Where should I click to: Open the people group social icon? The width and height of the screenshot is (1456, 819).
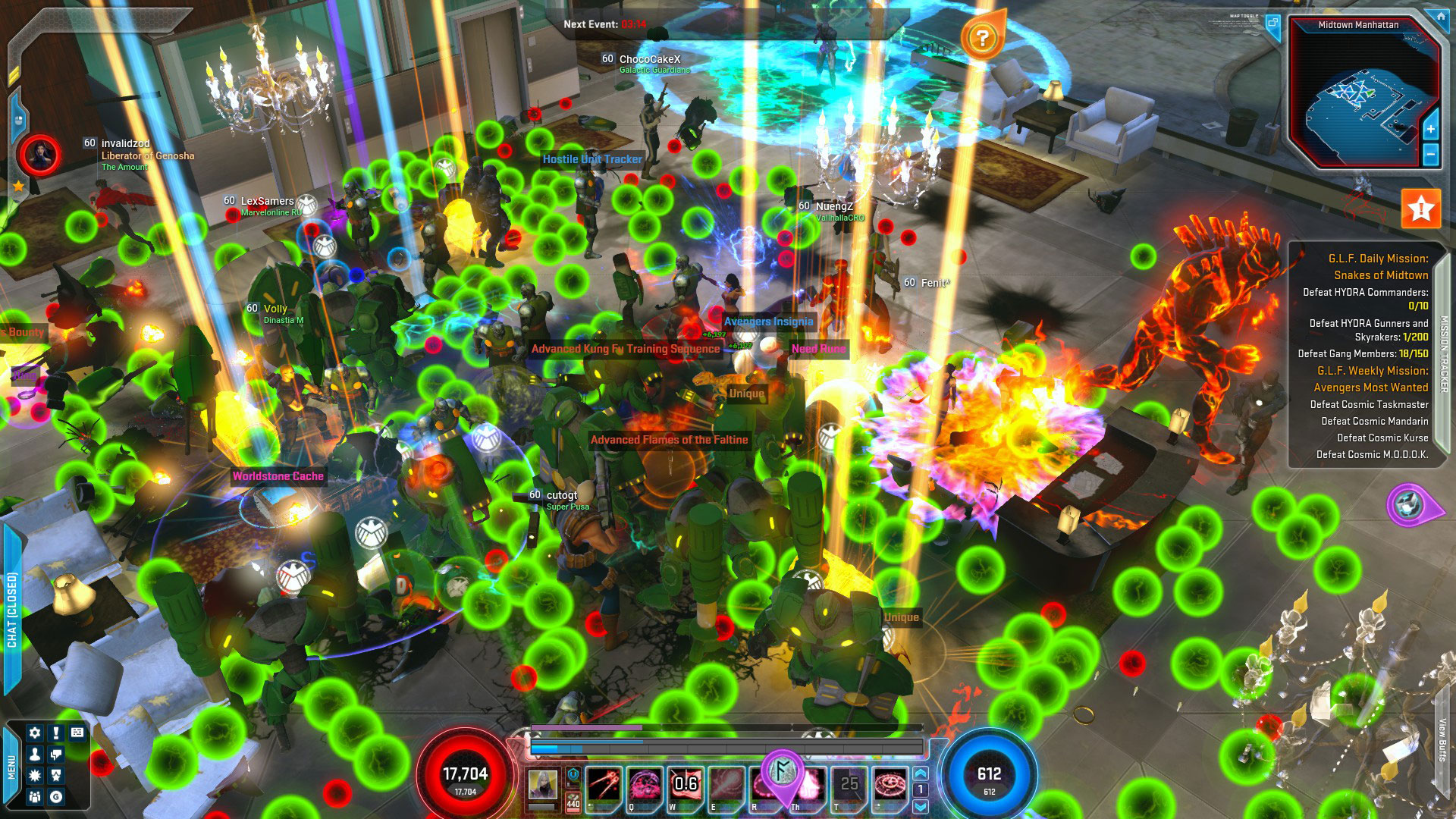click(34, 796)
